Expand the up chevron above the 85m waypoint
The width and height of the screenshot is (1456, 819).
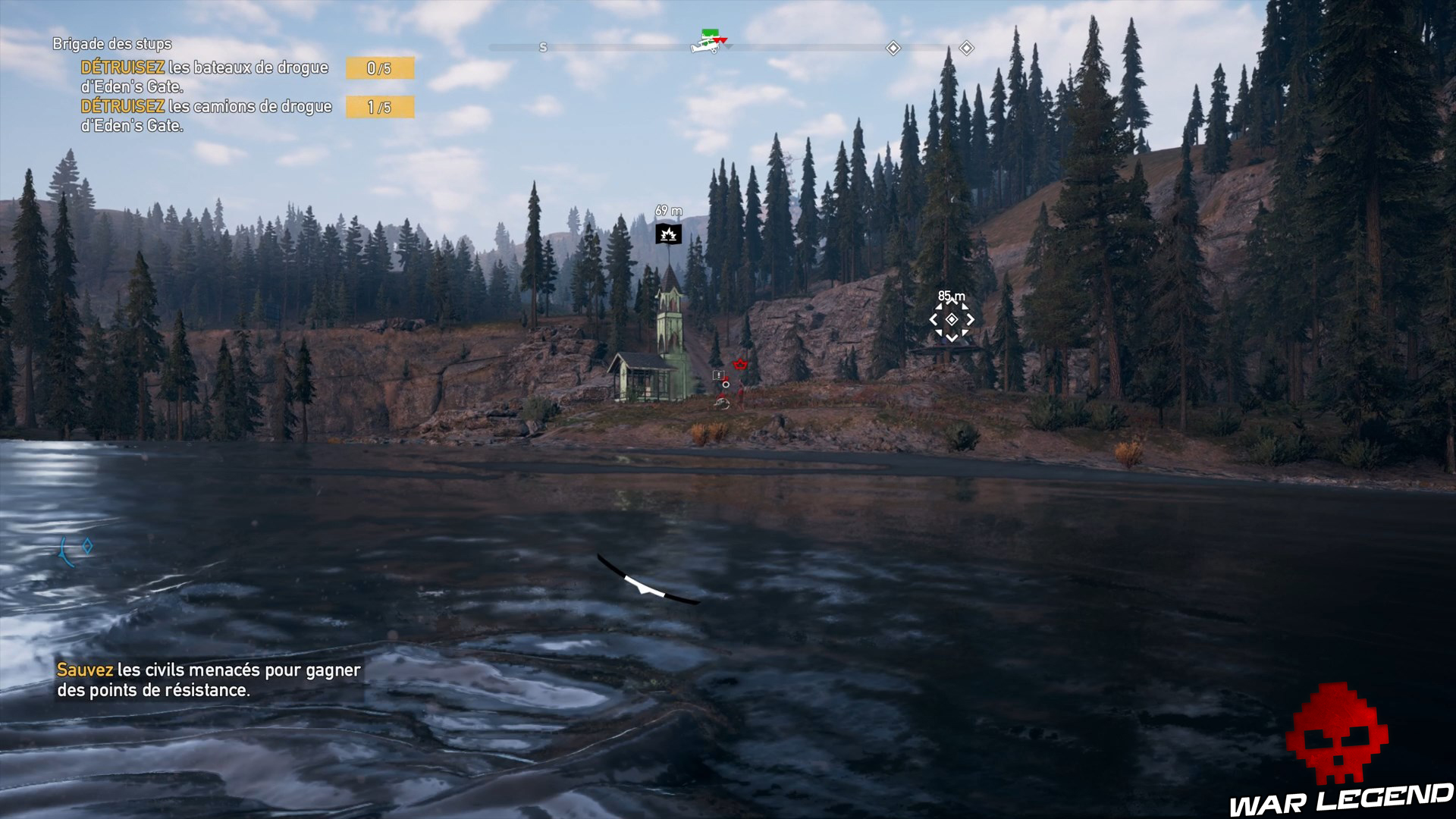coord(952,301)
